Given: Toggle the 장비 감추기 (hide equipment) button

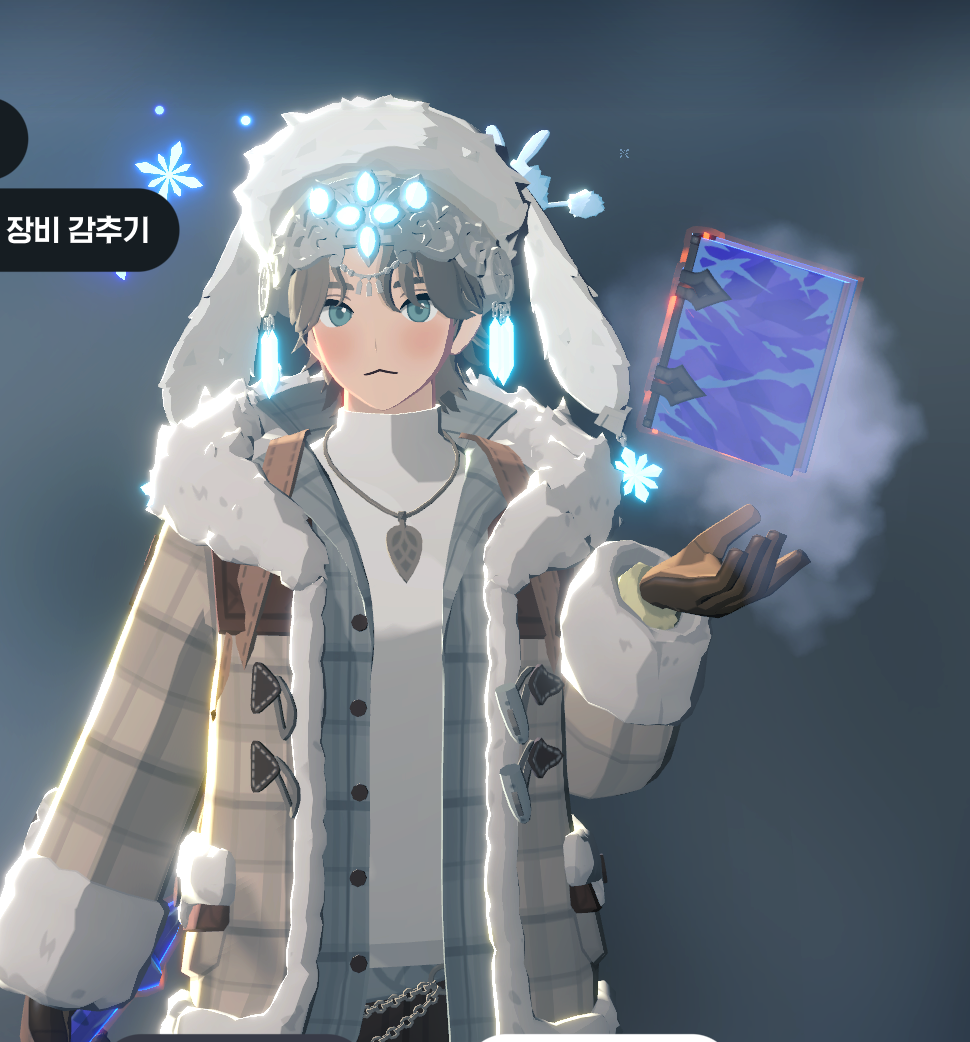Looking at the screenshot, I should point(80,230).
